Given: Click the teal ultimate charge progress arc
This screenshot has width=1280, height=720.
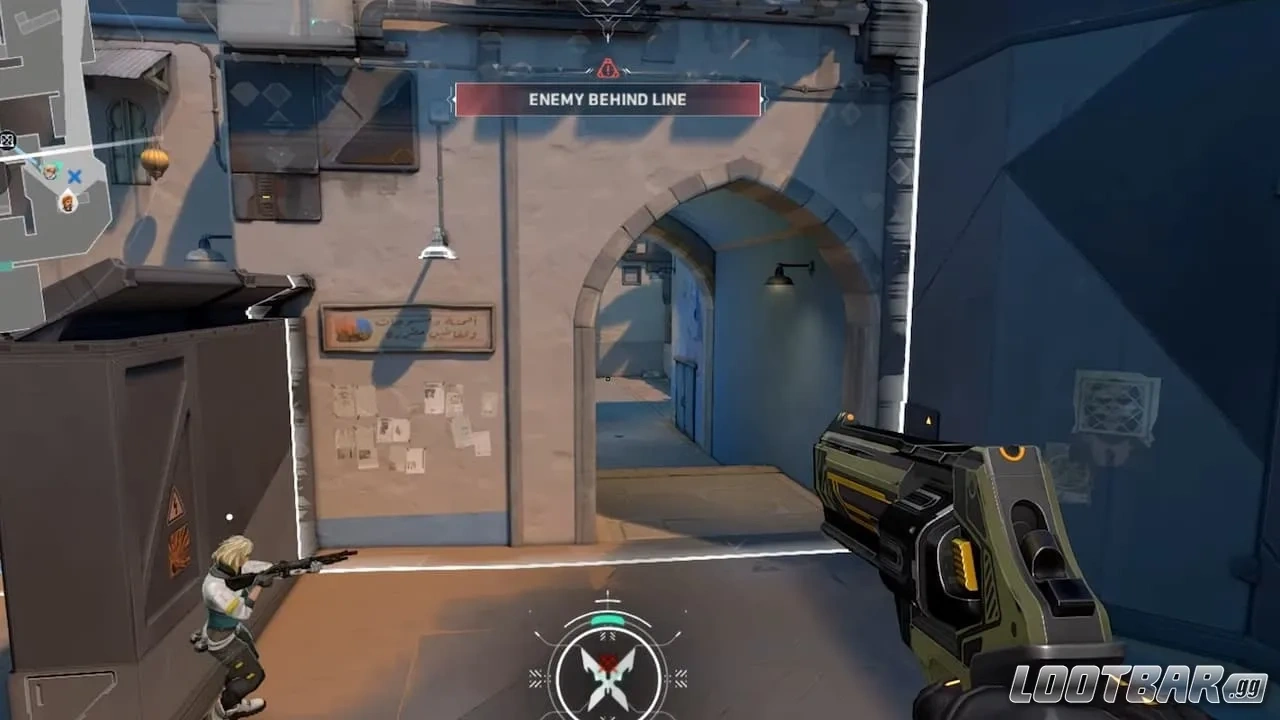Looking at the screenshot, I should 608,620.
